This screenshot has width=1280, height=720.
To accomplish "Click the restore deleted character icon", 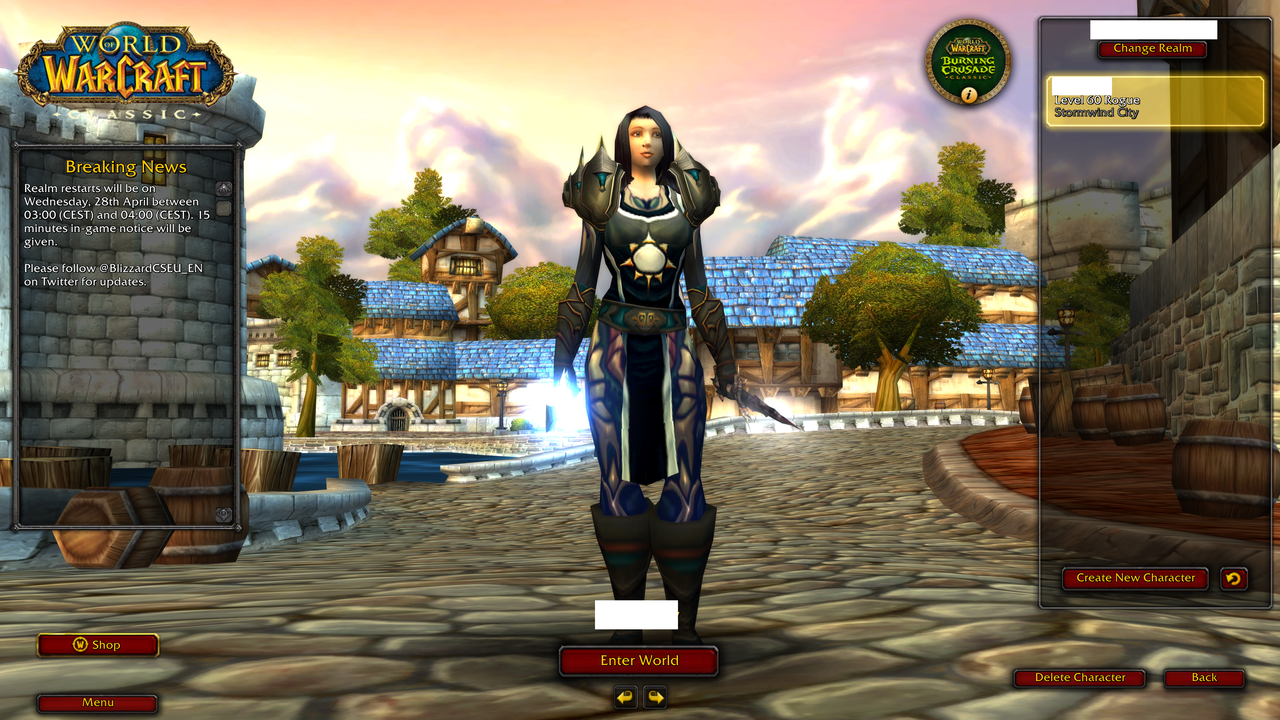I will tap(1236, 577).
